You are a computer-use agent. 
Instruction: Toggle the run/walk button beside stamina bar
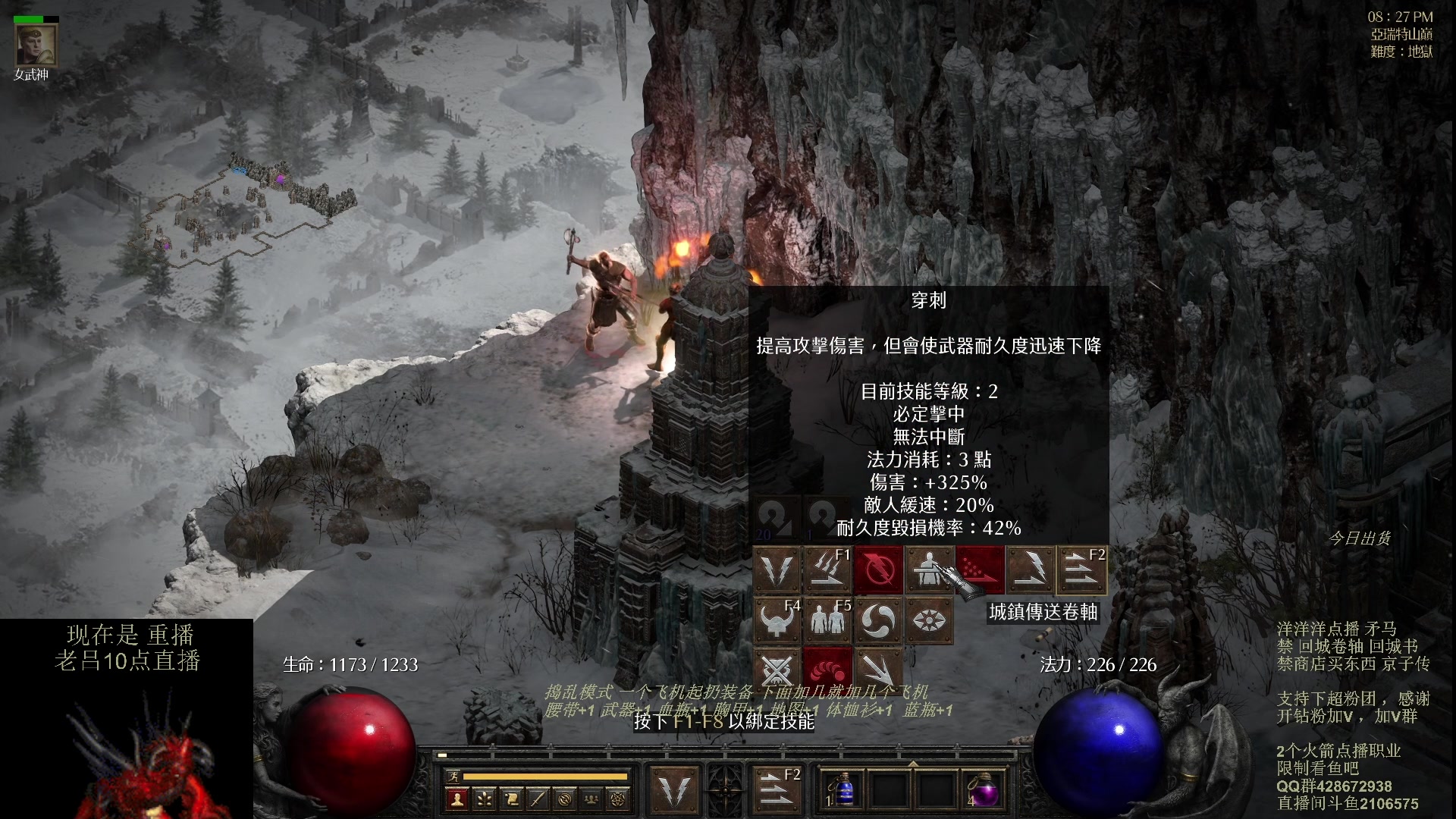[x=453, y=776]
